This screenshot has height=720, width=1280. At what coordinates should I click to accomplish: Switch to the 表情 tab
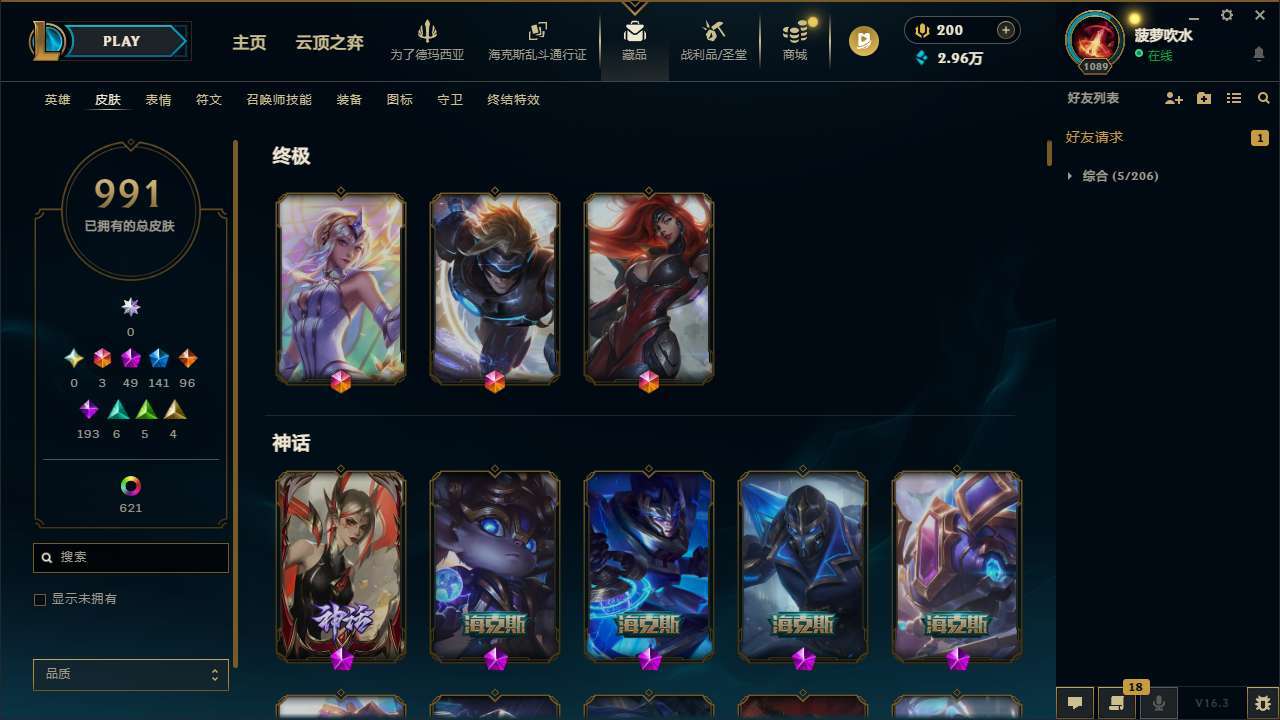(158, 99)
